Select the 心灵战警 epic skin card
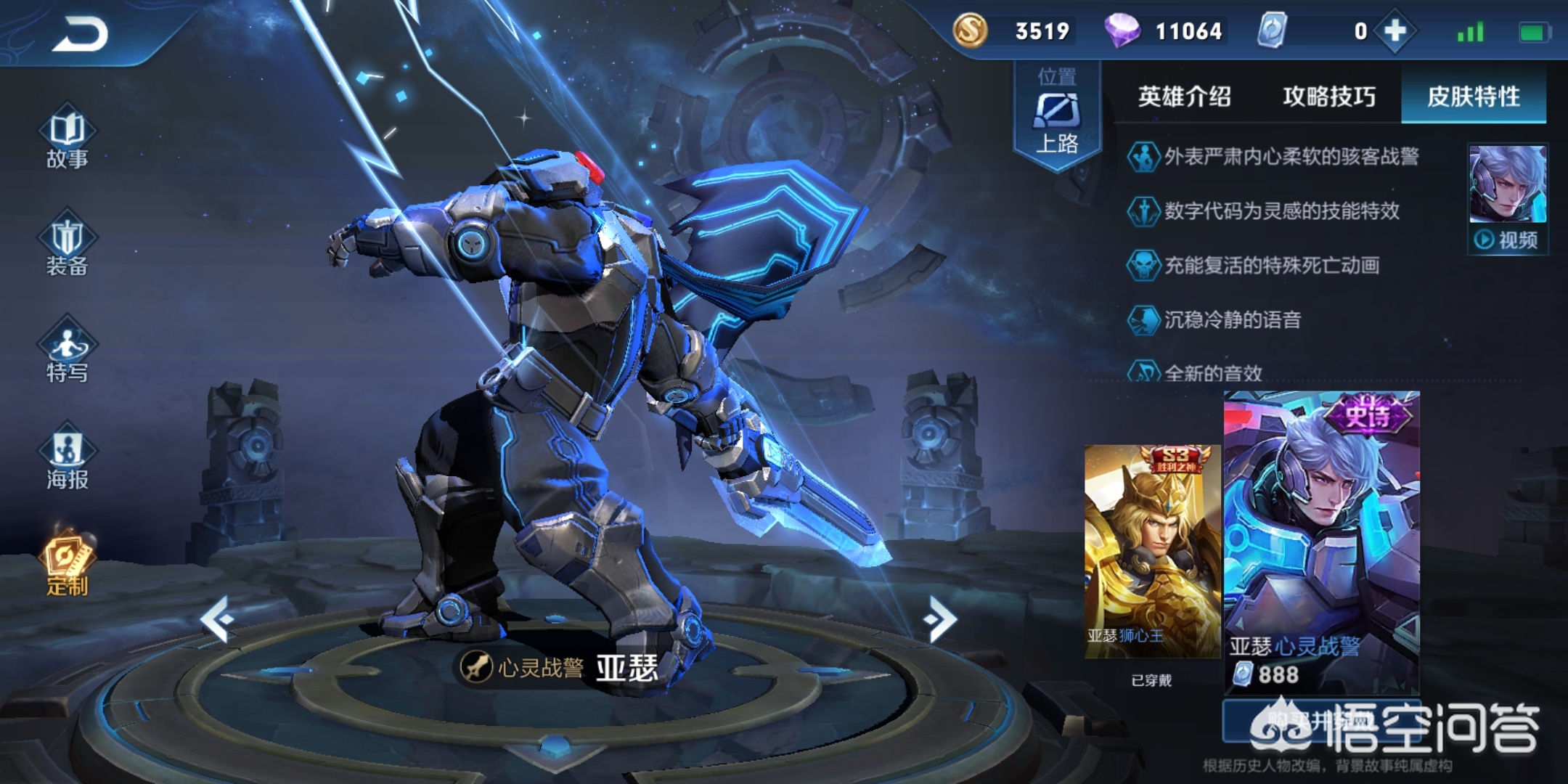 tap(1321, 541)
